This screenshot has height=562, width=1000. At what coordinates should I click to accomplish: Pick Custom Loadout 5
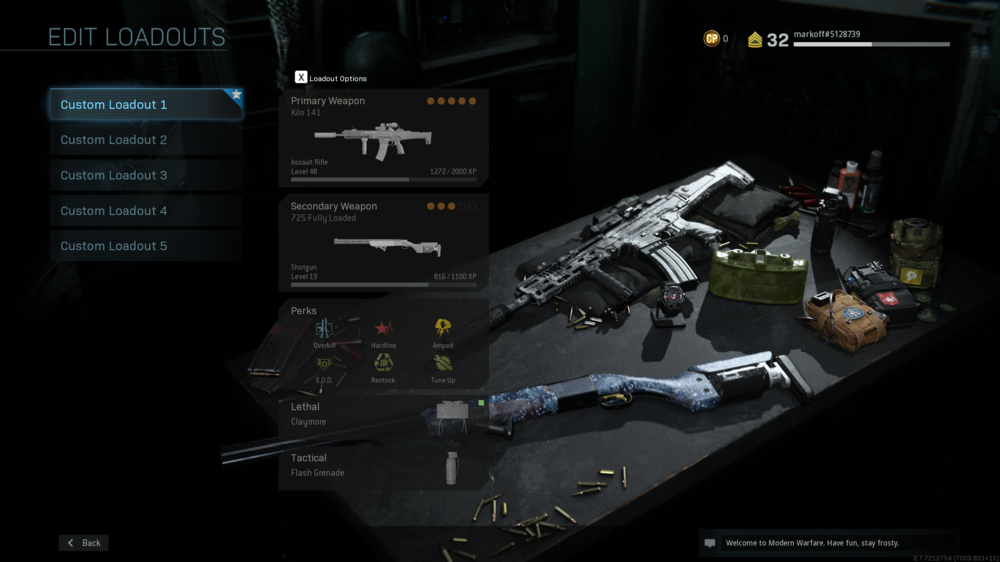(146, 246)
